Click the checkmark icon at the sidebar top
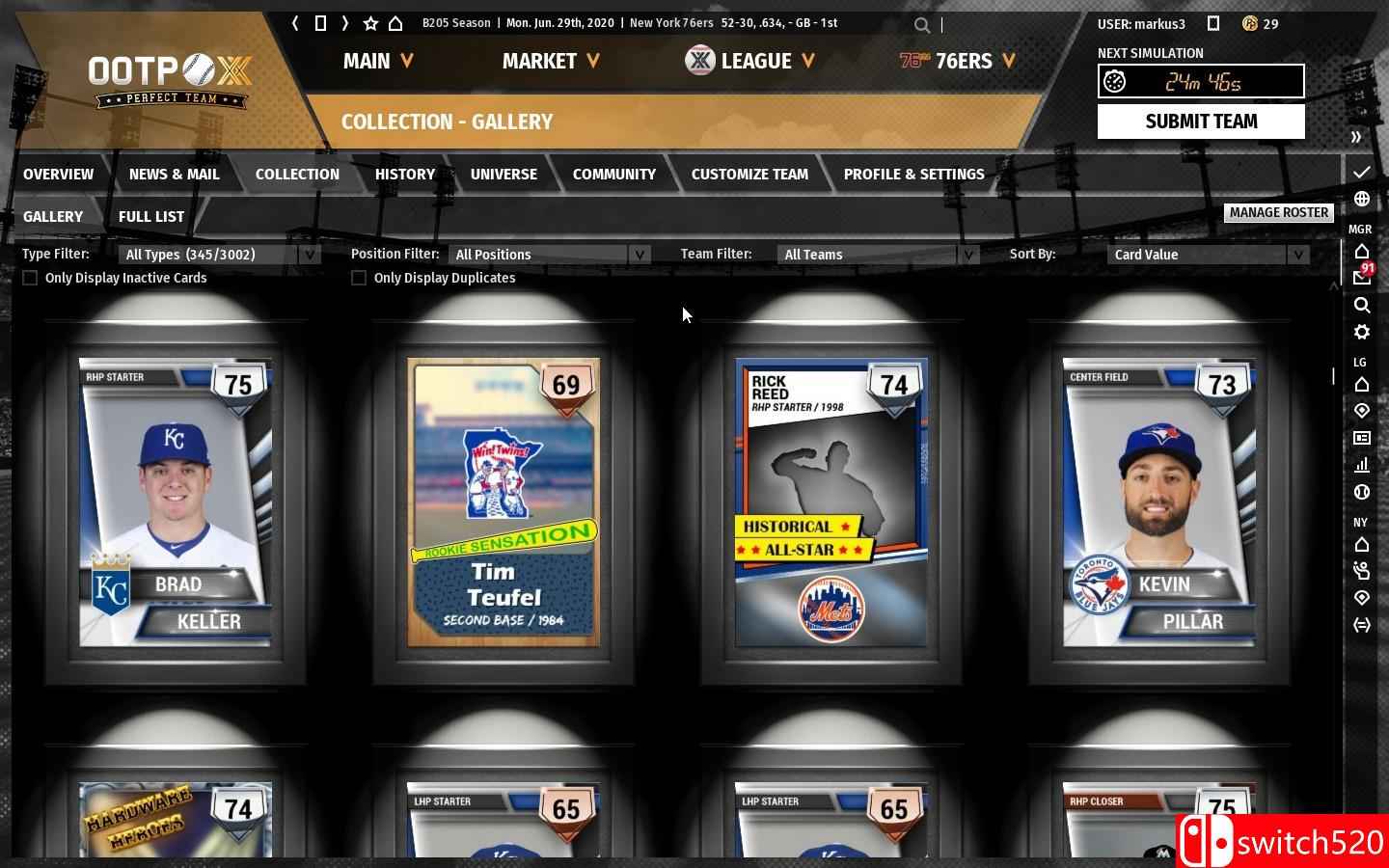 point(1362,172)
